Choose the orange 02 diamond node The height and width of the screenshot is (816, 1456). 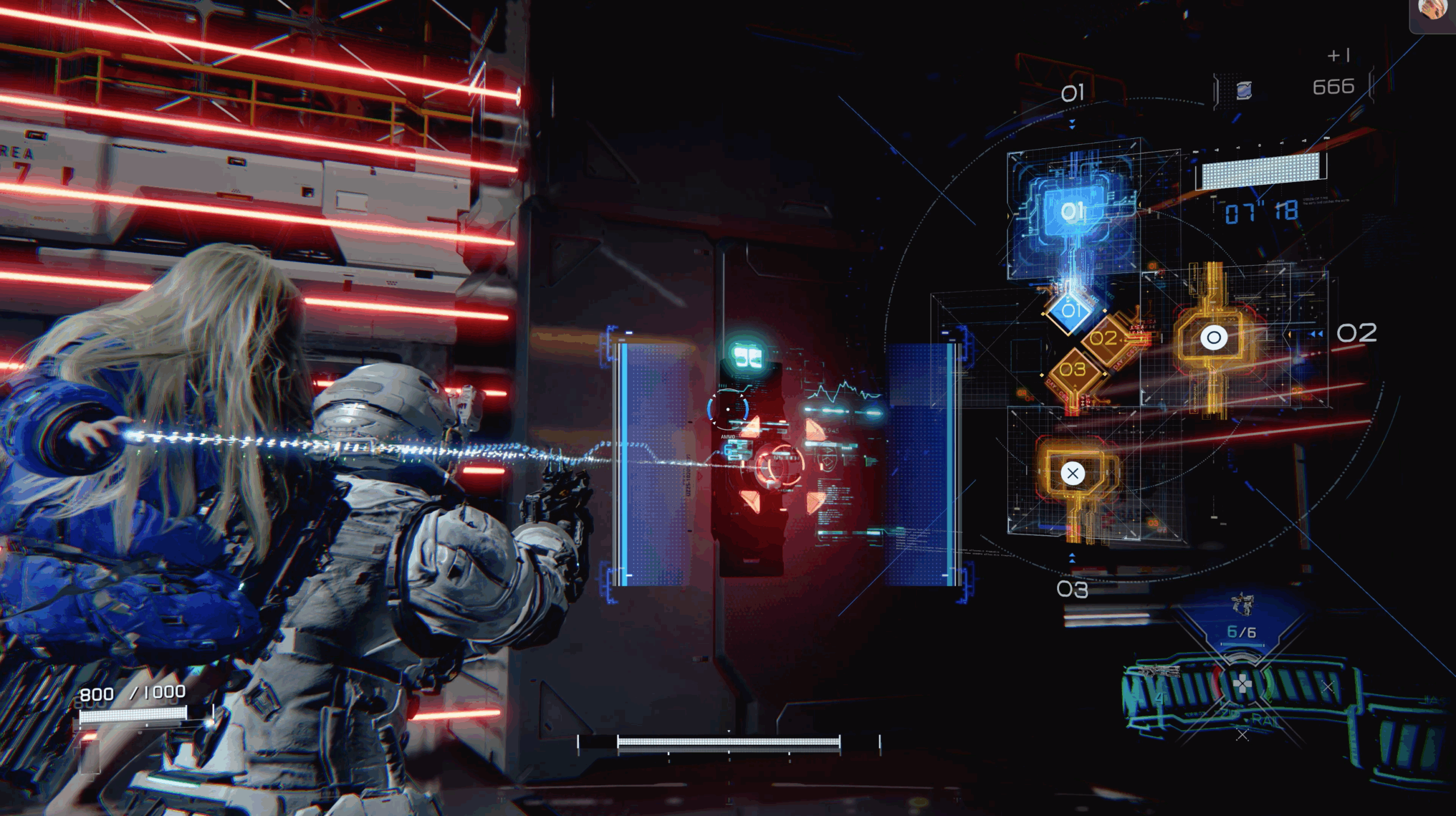[x=1105, y=339]
